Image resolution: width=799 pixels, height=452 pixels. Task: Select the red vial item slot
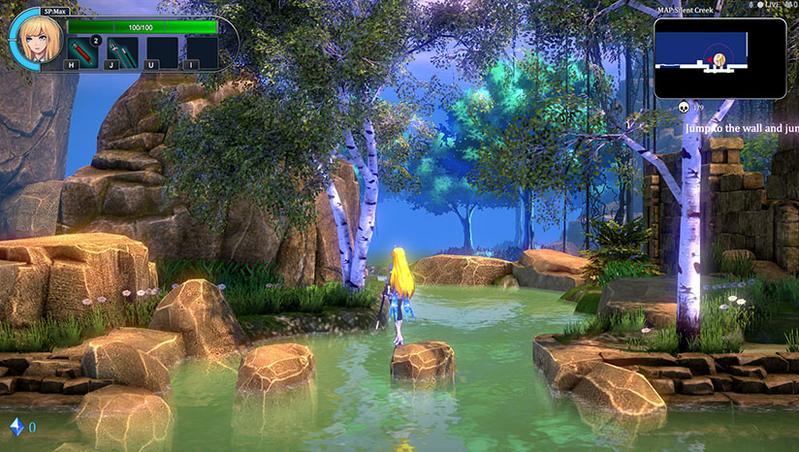tap(83, 50)
